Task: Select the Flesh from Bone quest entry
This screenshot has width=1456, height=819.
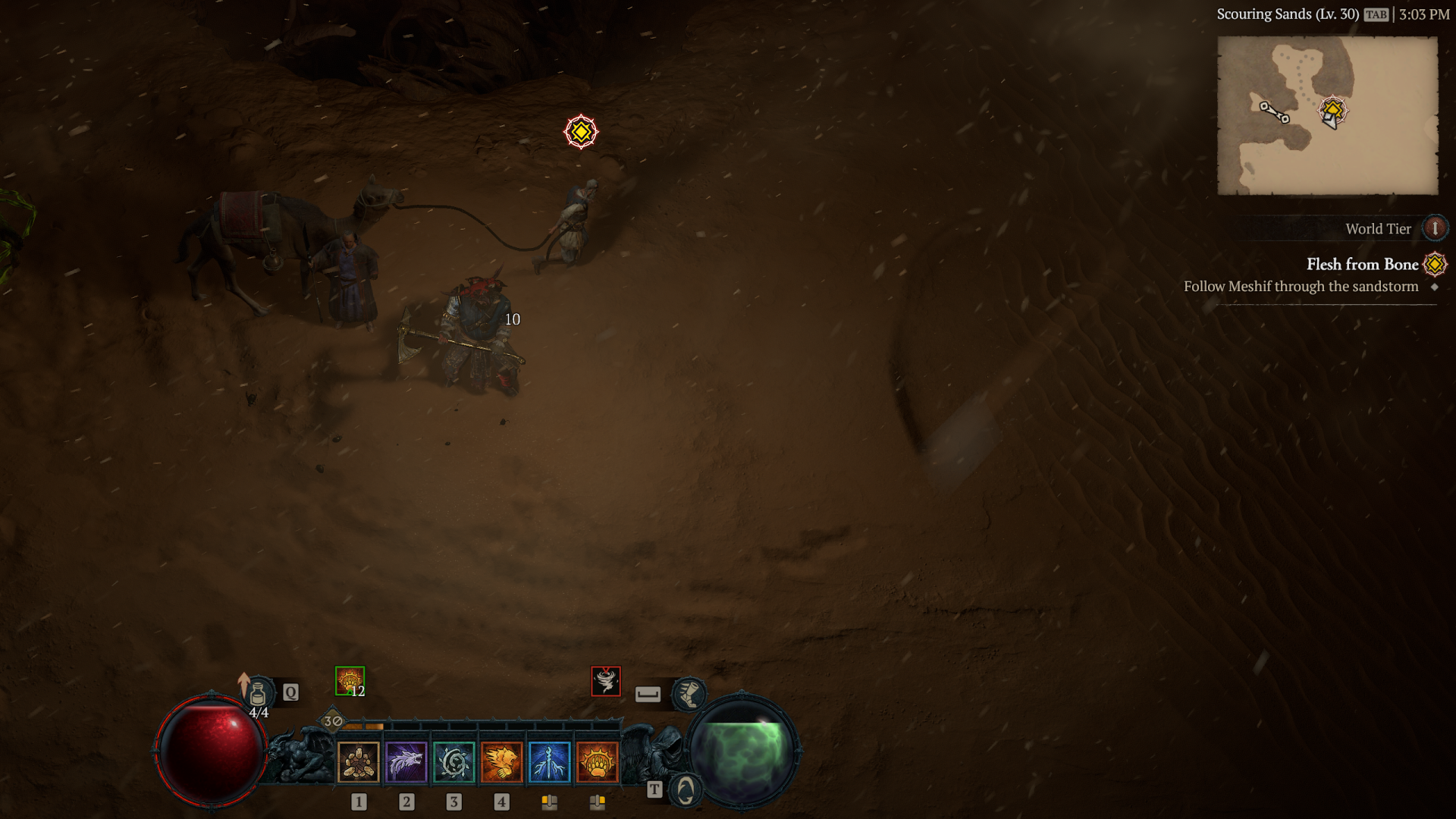Action: [1363, 265]
